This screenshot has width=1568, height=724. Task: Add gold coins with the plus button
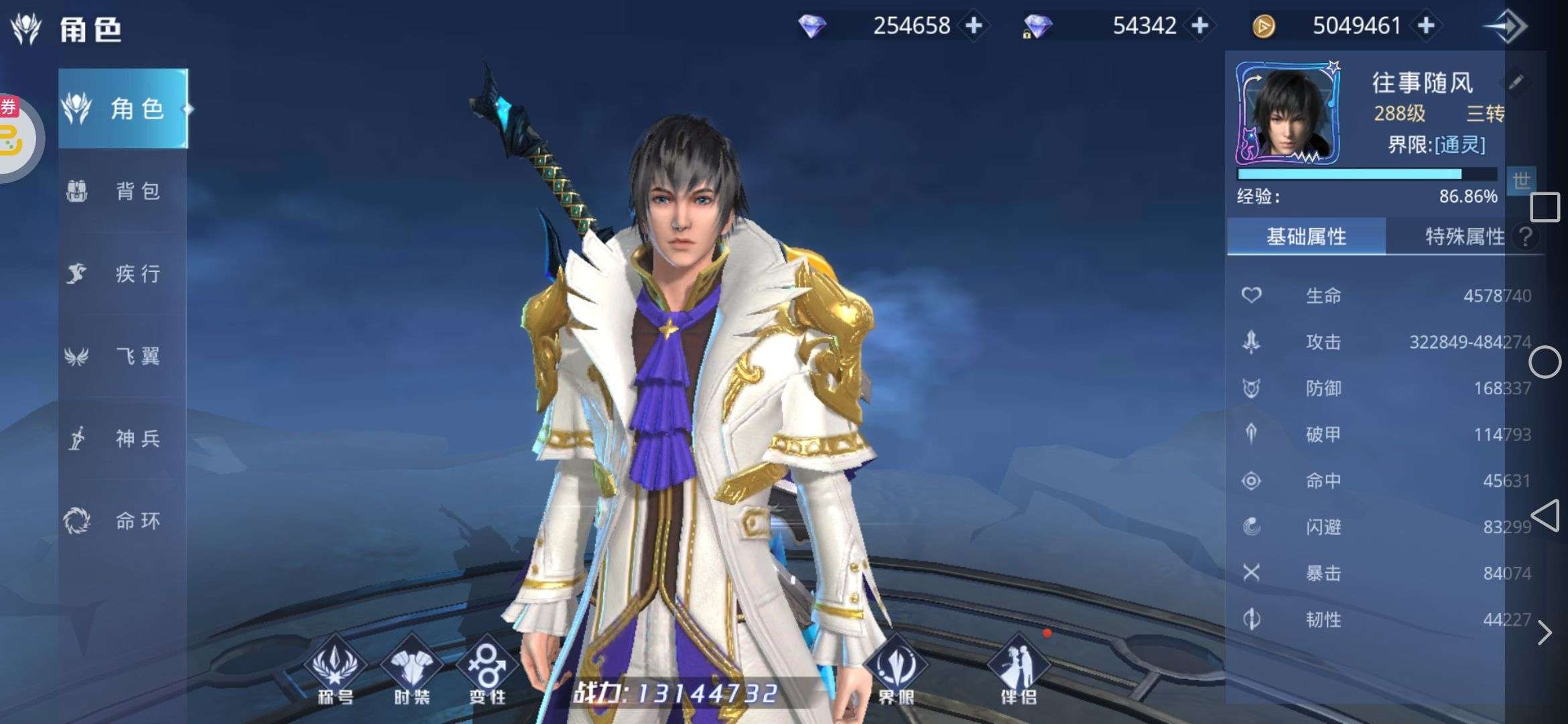pyautogui.click(x=1427, y=25)
